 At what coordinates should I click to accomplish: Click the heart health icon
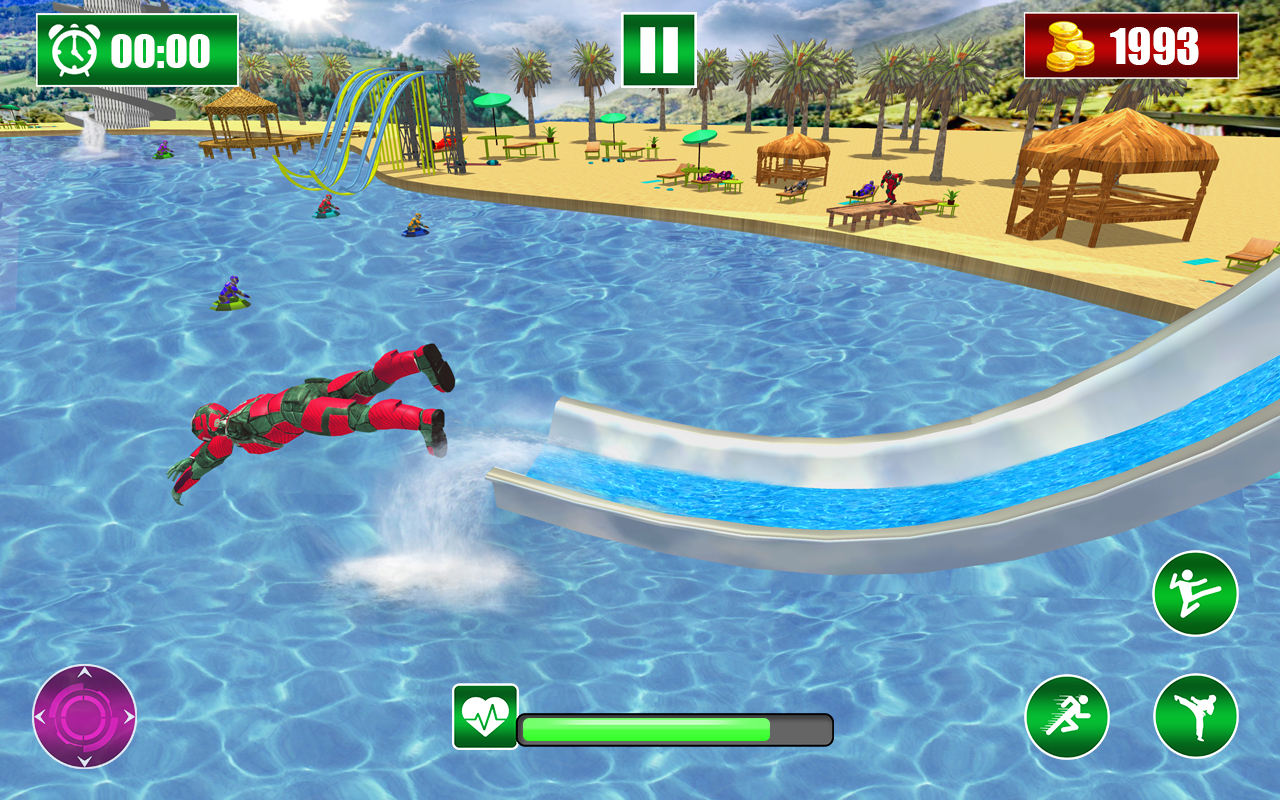(x=484, y=718)
